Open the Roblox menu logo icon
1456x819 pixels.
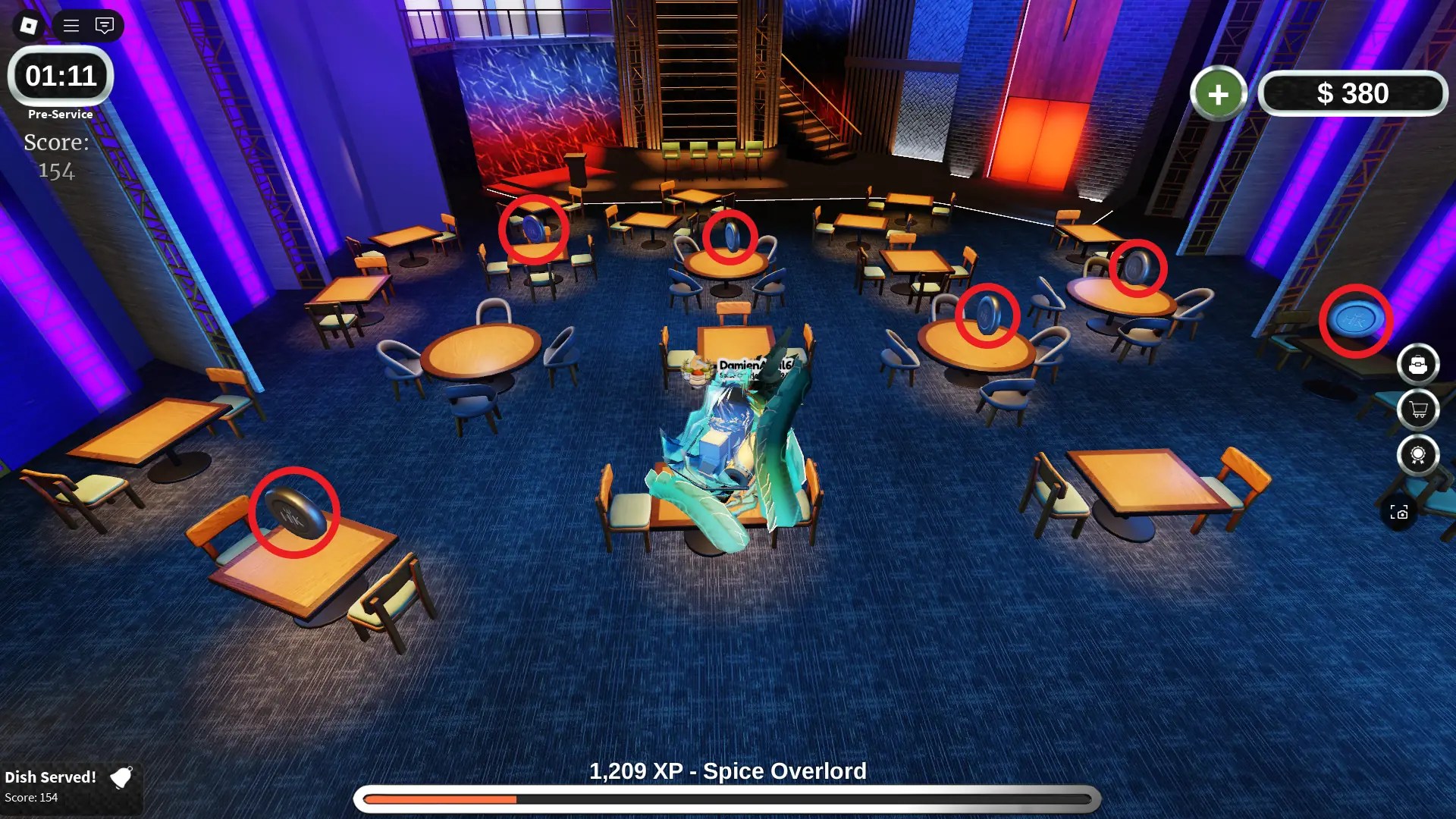click(28, 27)
